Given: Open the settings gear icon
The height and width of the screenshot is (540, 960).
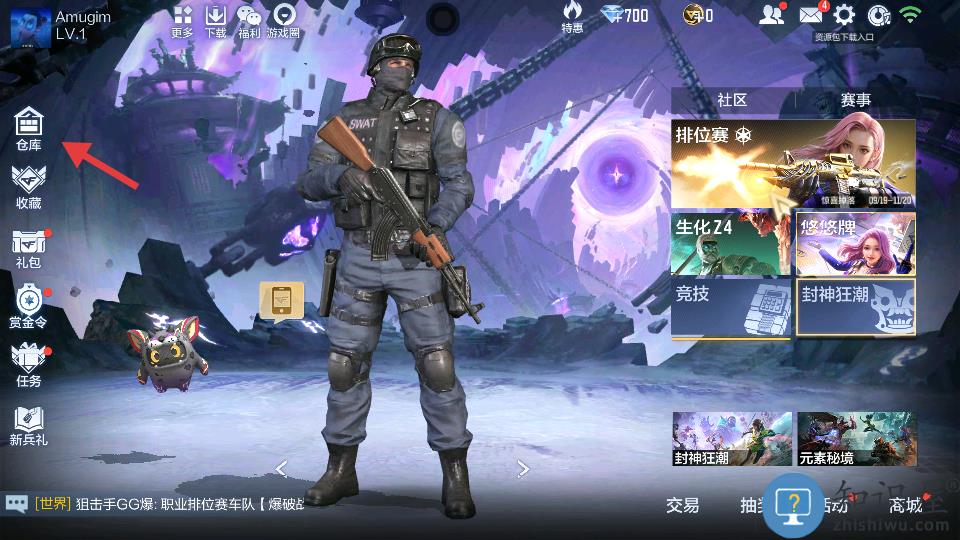Looking at the screenshot, I should pyautogui.click(x=845, y=15).
